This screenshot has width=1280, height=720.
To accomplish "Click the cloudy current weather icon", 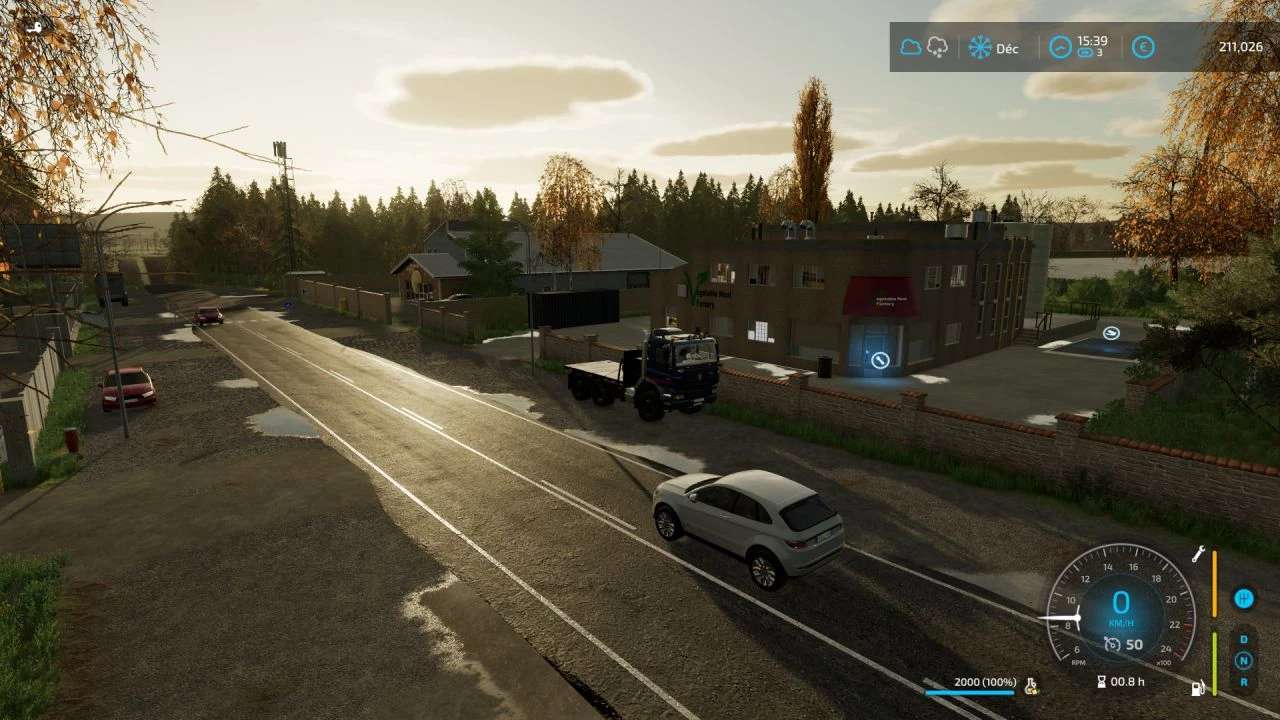I will 910,47.
